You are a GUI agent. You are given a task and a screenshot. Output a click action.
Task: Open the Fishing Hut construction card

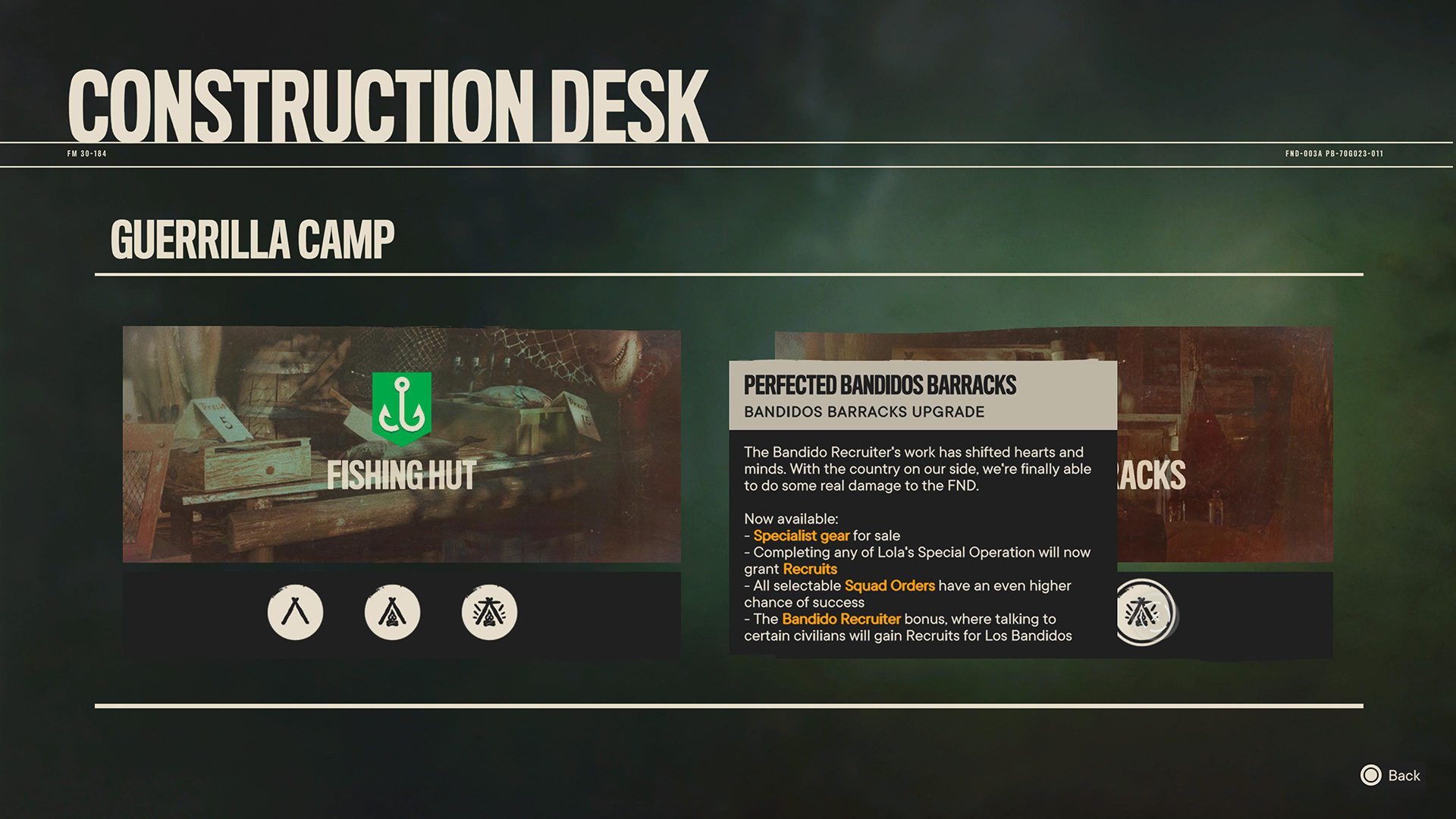pos(402,444)
